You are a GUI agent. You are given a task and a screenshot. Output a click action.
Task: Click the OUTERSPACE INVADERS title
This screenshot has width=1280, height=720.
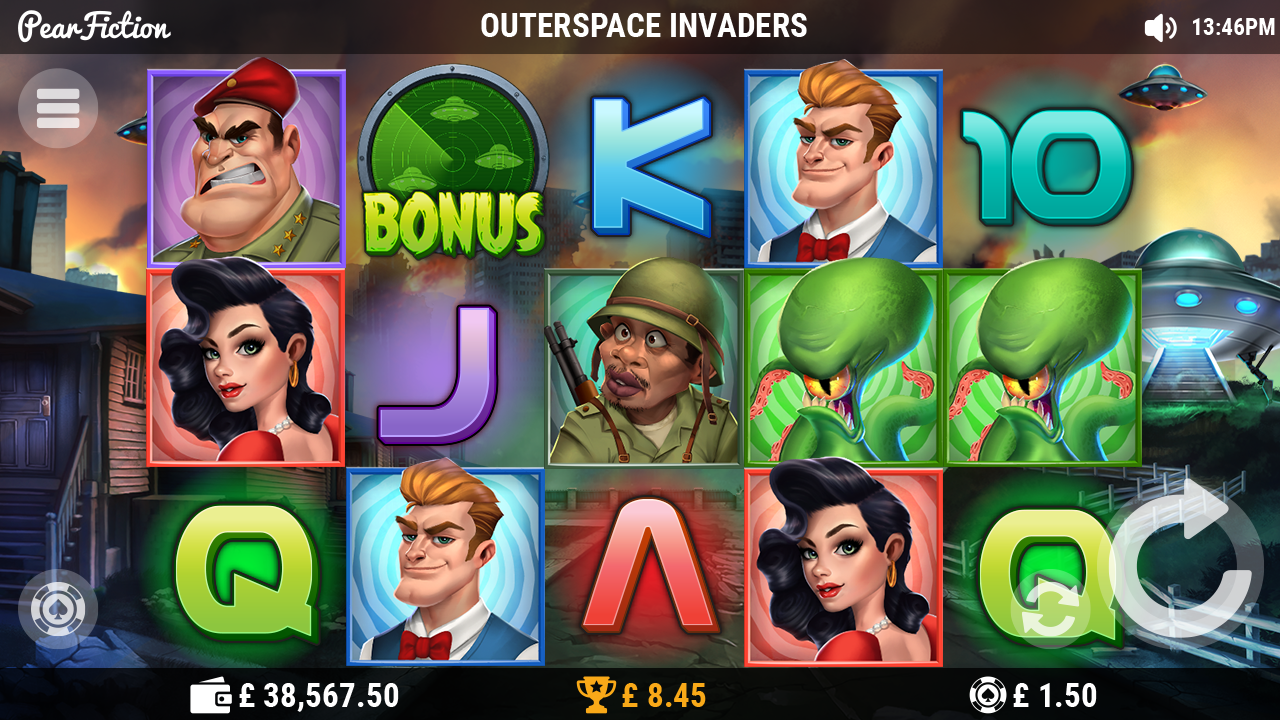pyautogui.click(x=645, y=27)
